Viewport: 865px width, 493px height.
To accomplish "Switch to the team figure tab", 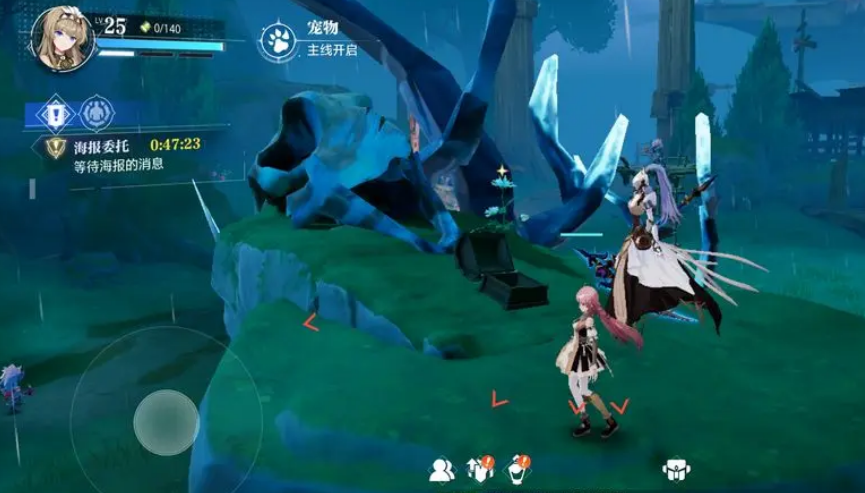I will 96,112.
